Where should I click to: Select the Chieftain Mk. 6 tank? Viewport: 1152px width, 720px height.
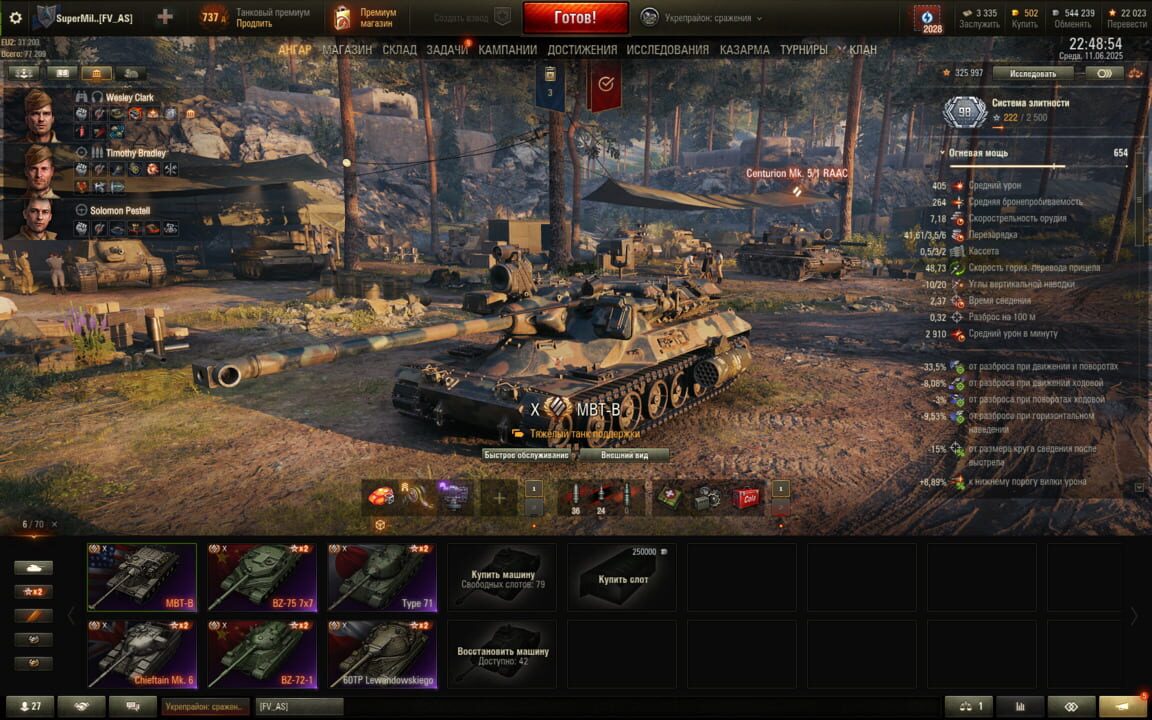(142, 653)
